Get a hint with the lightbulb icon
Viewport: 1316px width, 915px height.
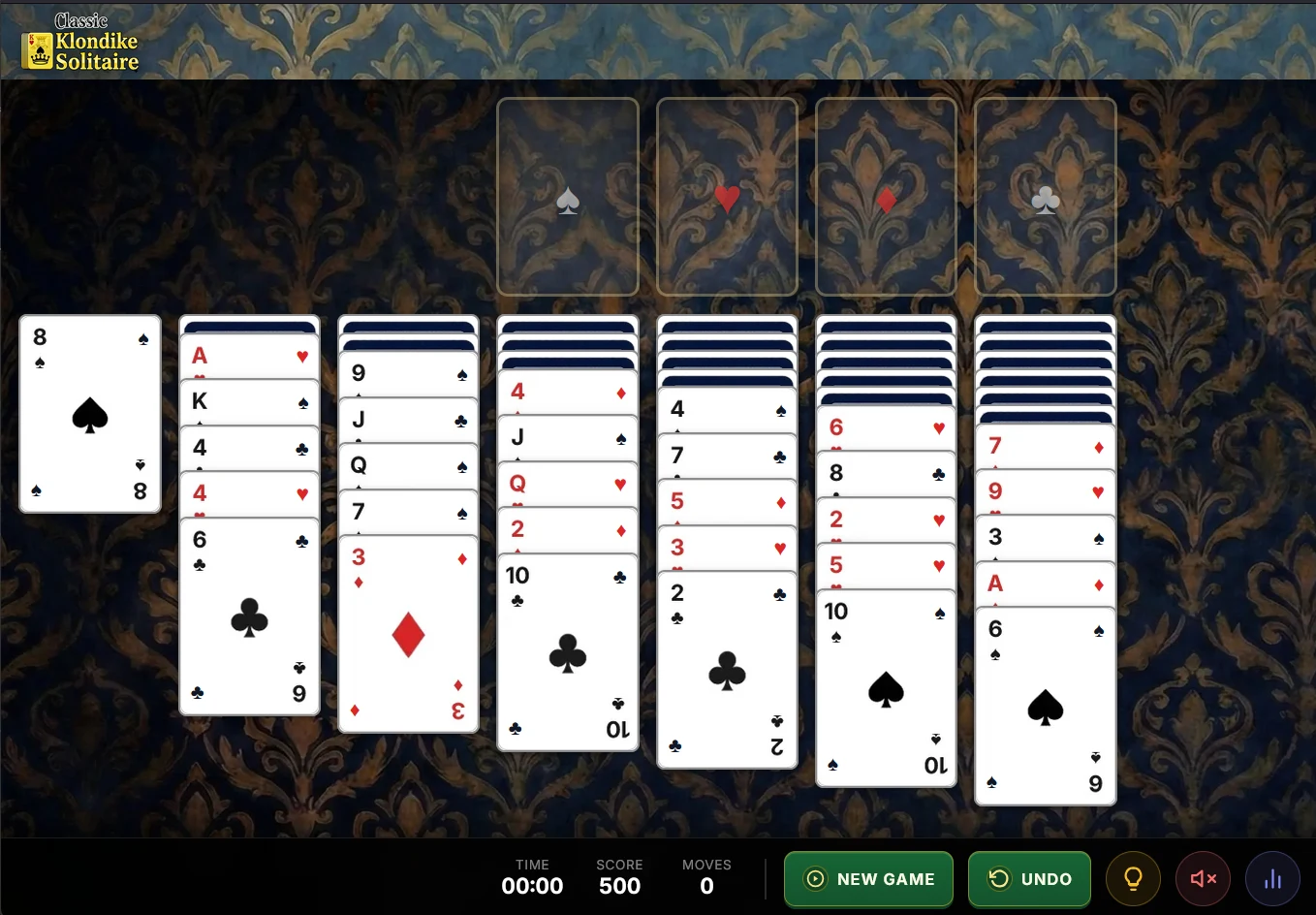pos(1133,878)
